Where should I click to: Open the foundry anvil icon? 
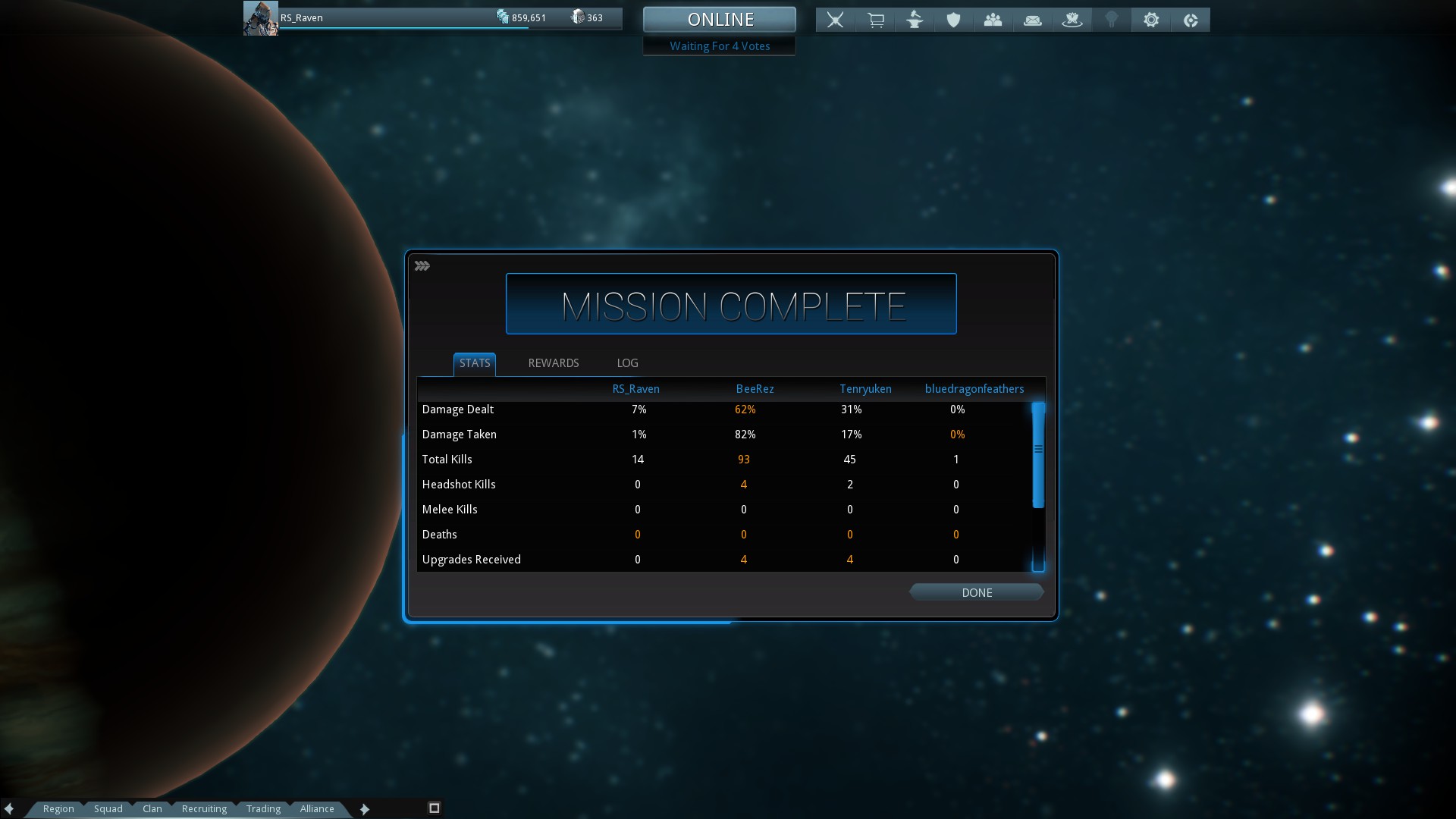915,20
